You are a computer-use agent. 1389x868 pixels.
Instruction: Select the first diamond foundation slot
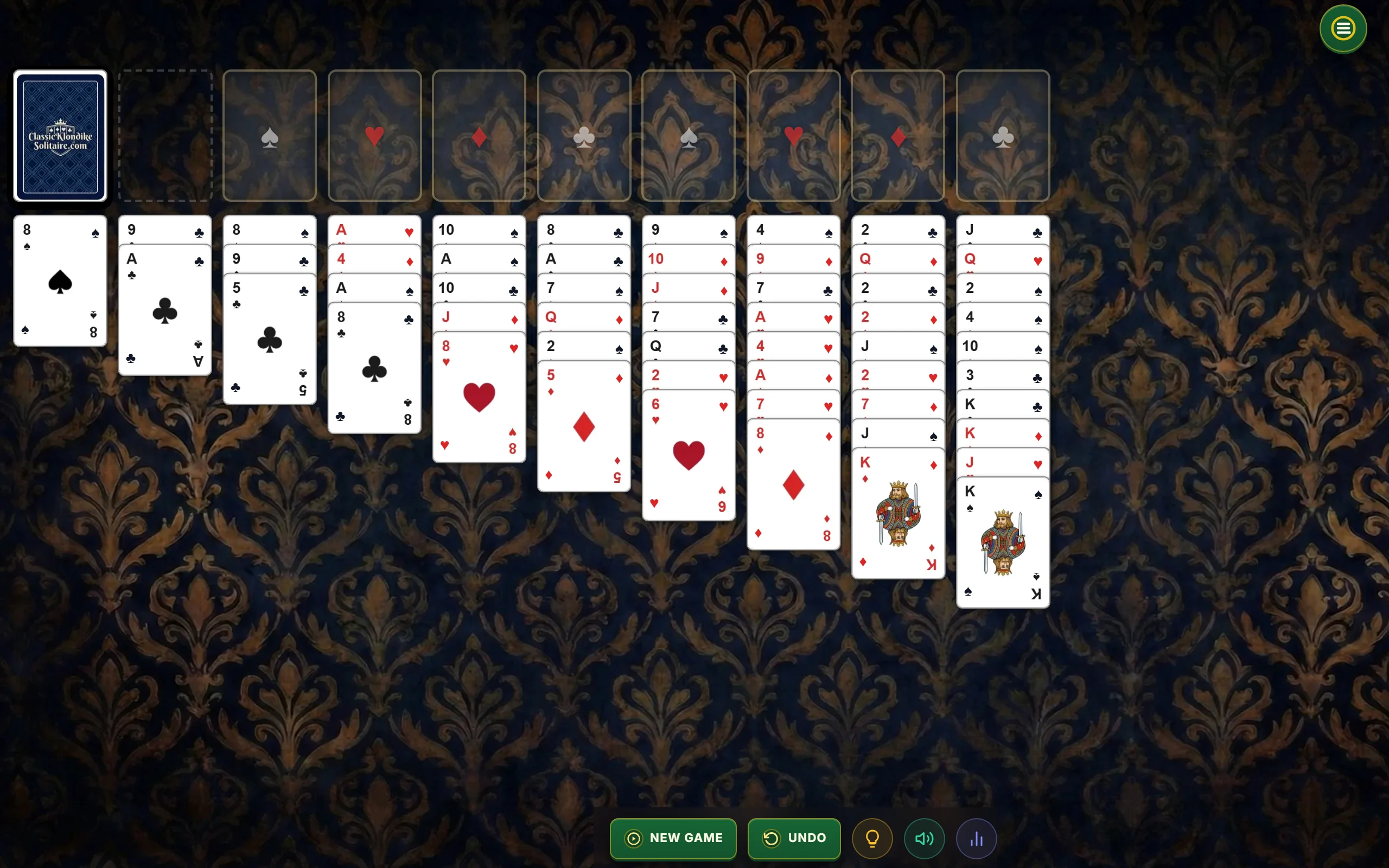(479, 136)
